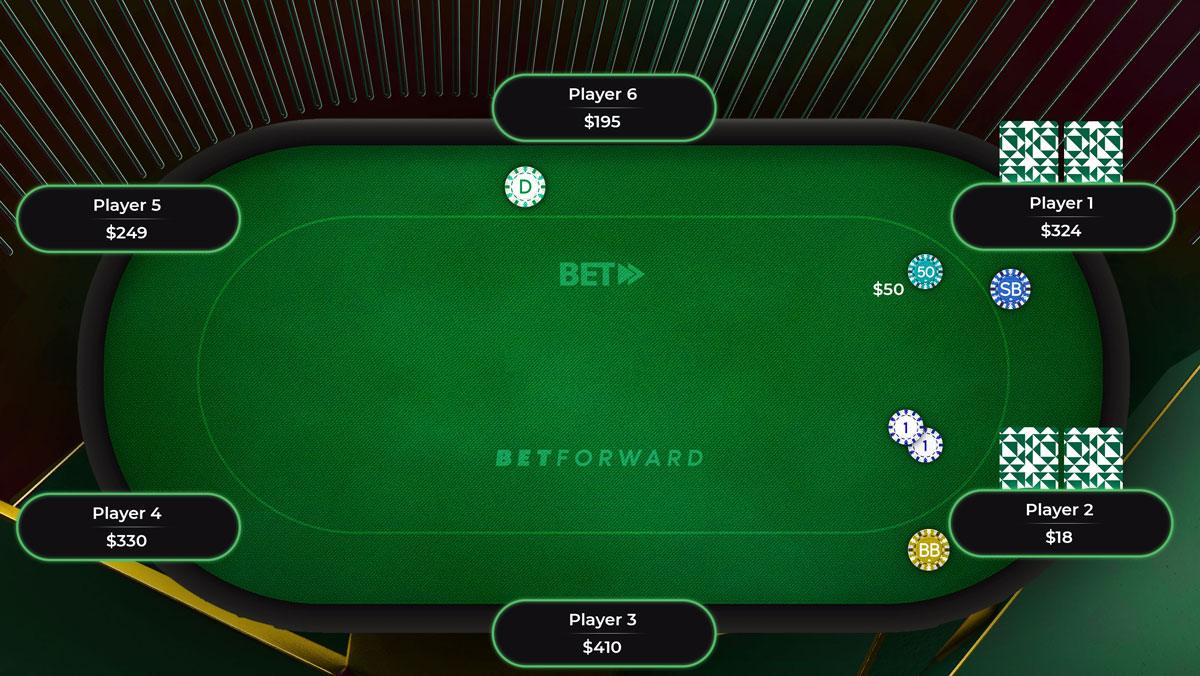Select the blue SB small blind chip

pos(1010,289)
